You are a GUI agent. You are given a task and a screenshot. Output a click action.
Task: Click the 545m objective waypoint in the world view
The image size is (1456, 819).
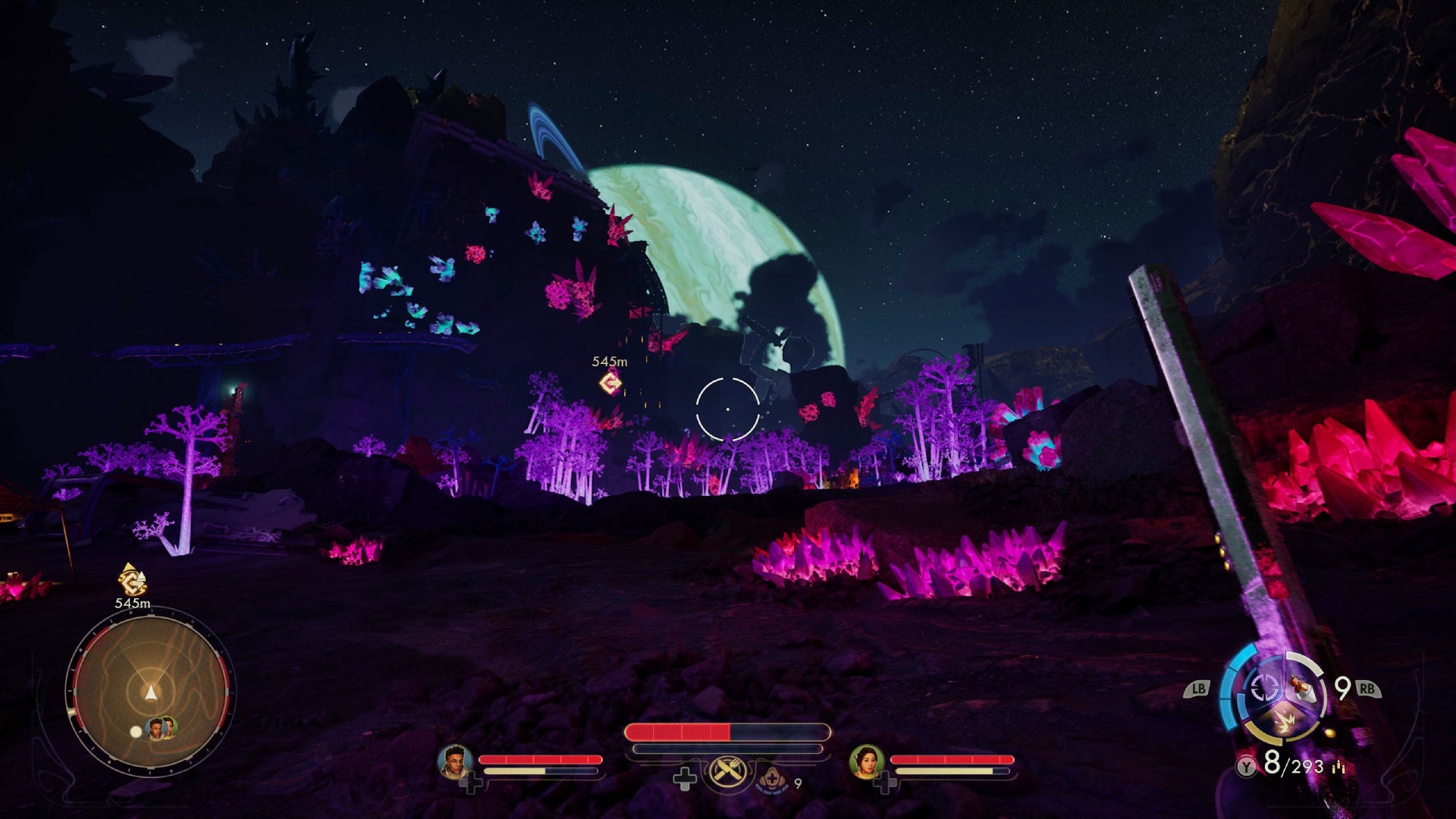[610, 383]
